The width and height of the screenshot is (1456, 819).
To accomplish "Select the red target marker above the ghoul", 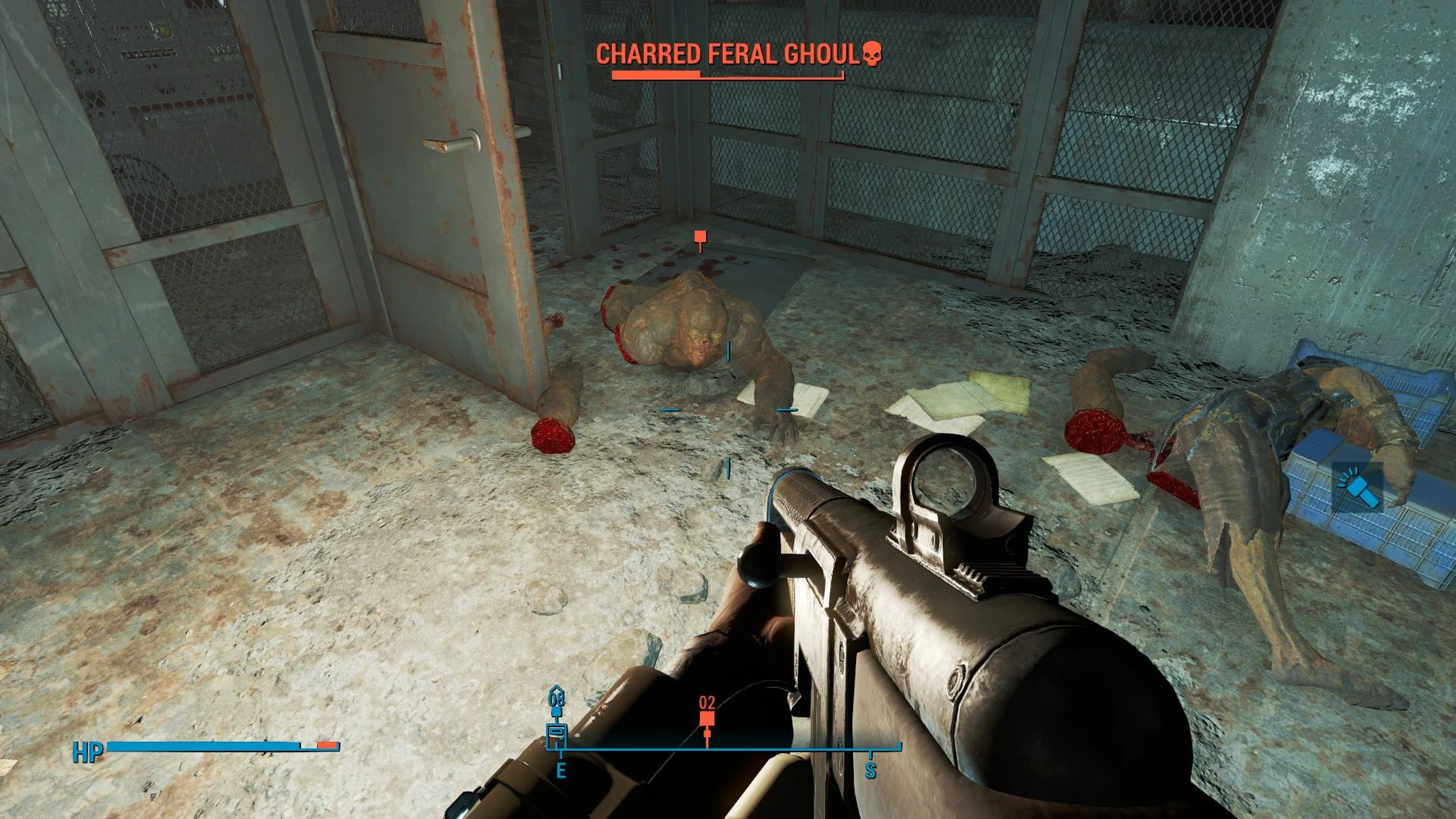I will (x=700, y=238).
